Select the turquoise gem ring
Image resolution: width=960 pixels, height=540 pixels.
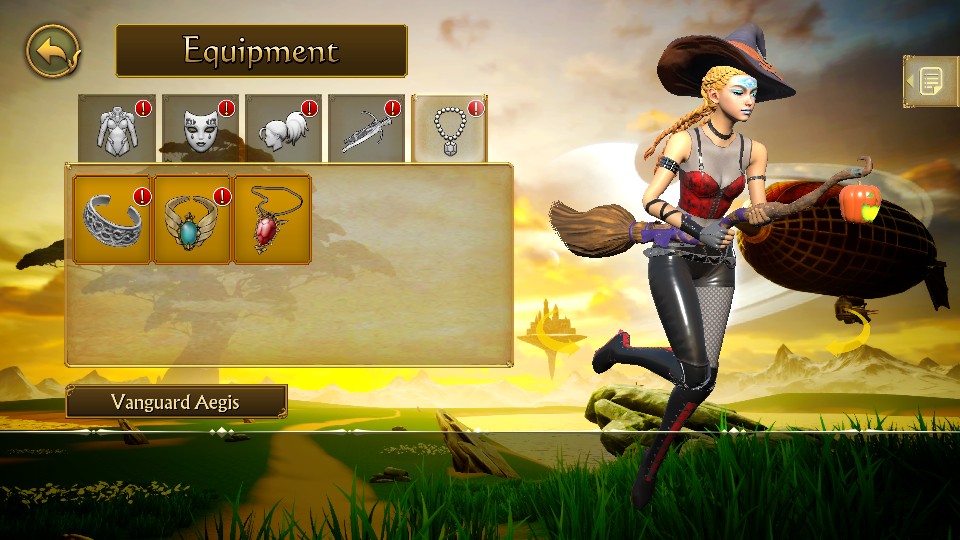click(193, 220)
